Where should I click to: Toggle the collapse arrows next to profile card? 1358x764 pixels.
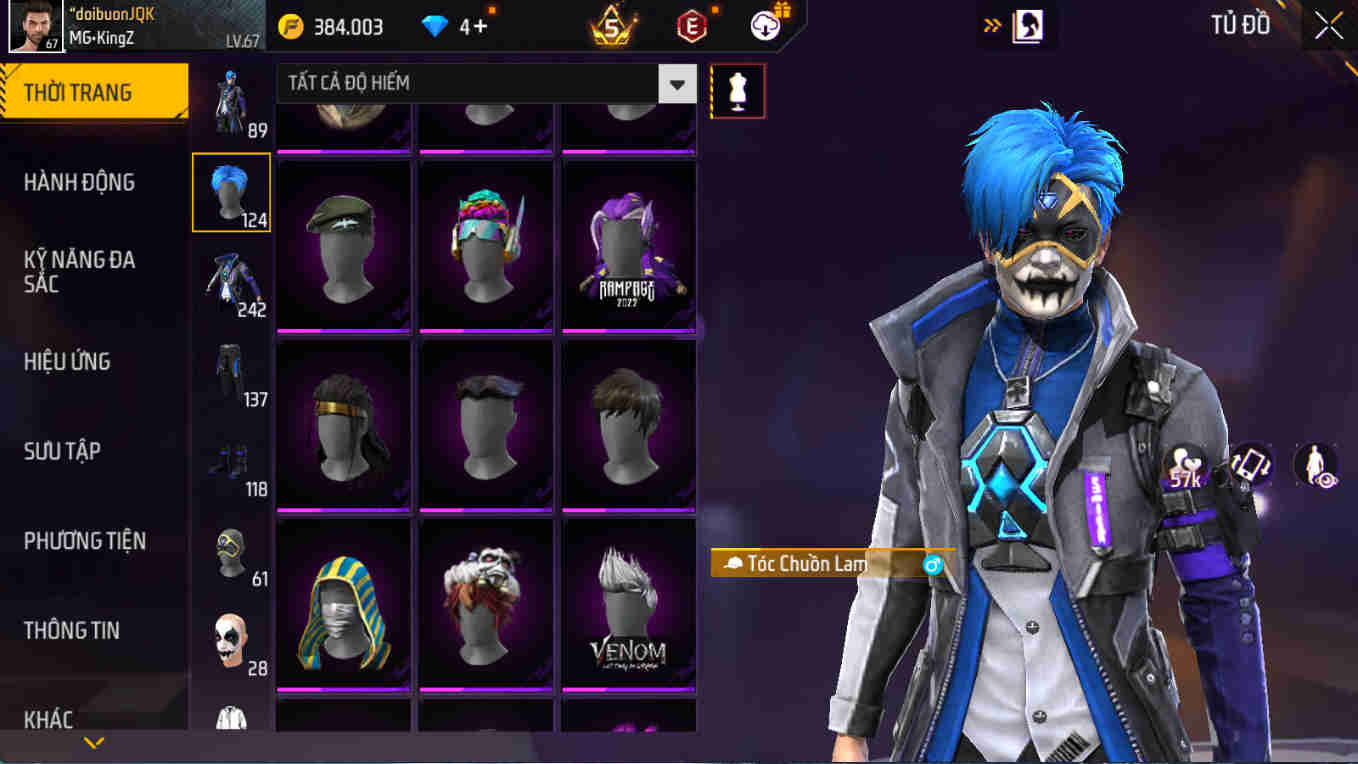coord(990,25)
